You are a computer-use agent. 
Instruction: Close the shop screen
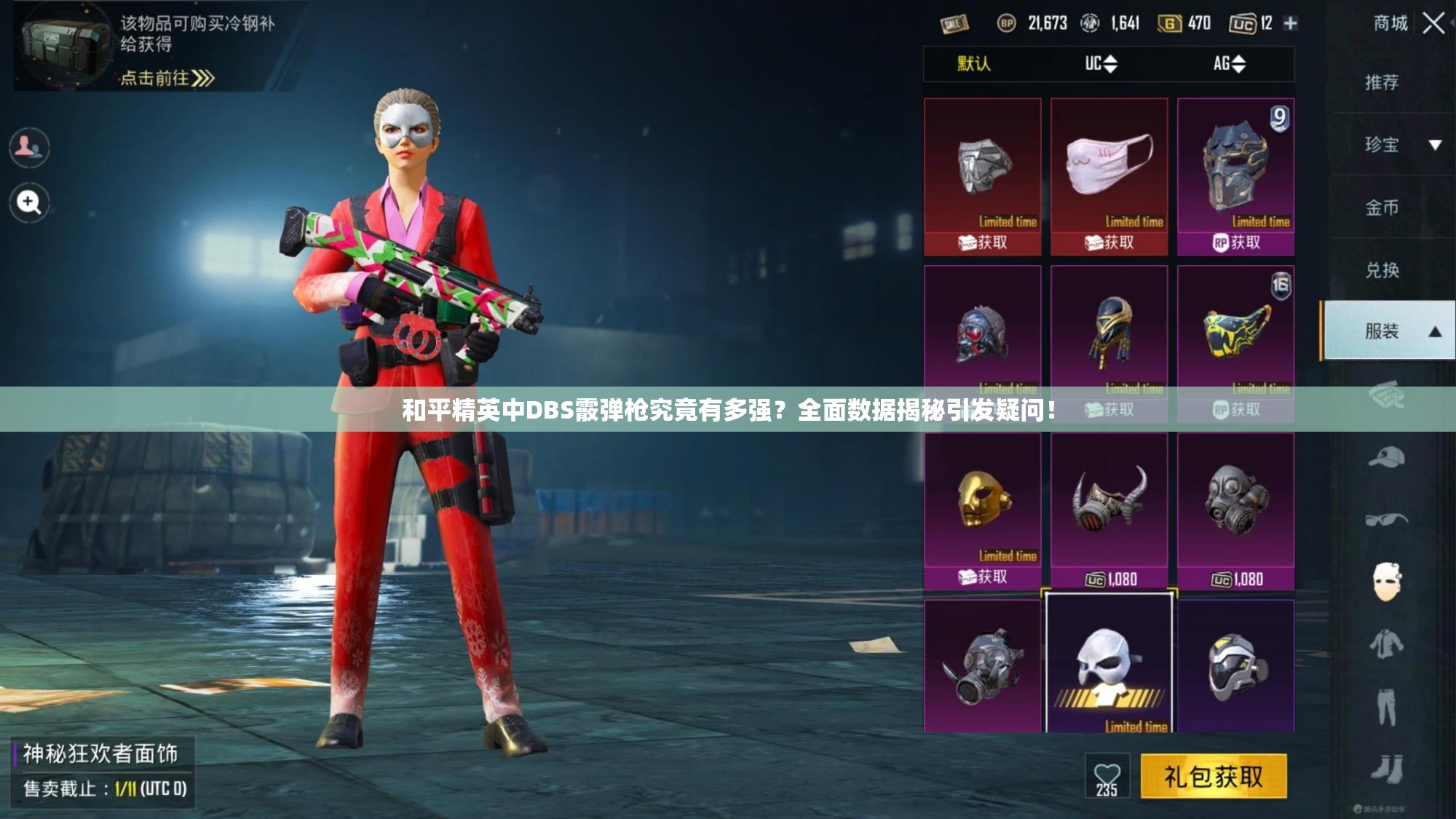click(x=1433, y=23)
